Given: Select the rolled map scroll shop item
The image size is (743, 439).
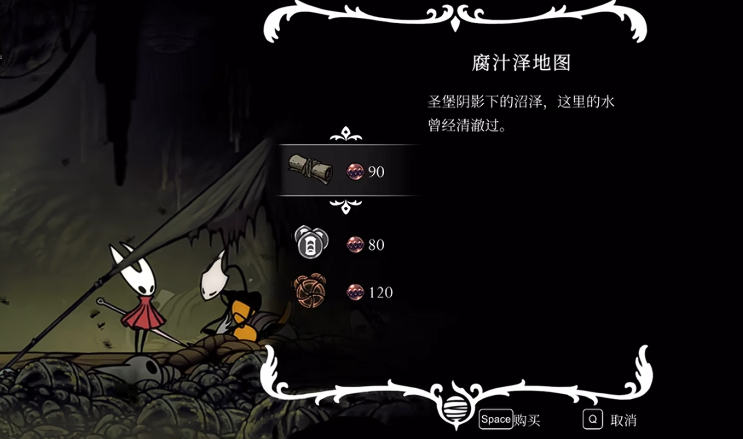Looking at the screenshot, I should tap(310, 168).
